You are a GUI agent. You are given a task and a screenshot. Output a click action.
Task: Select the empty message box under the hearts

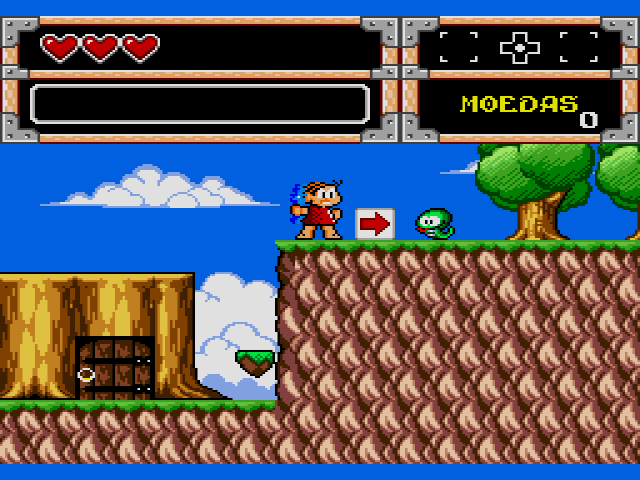point(200,104)
